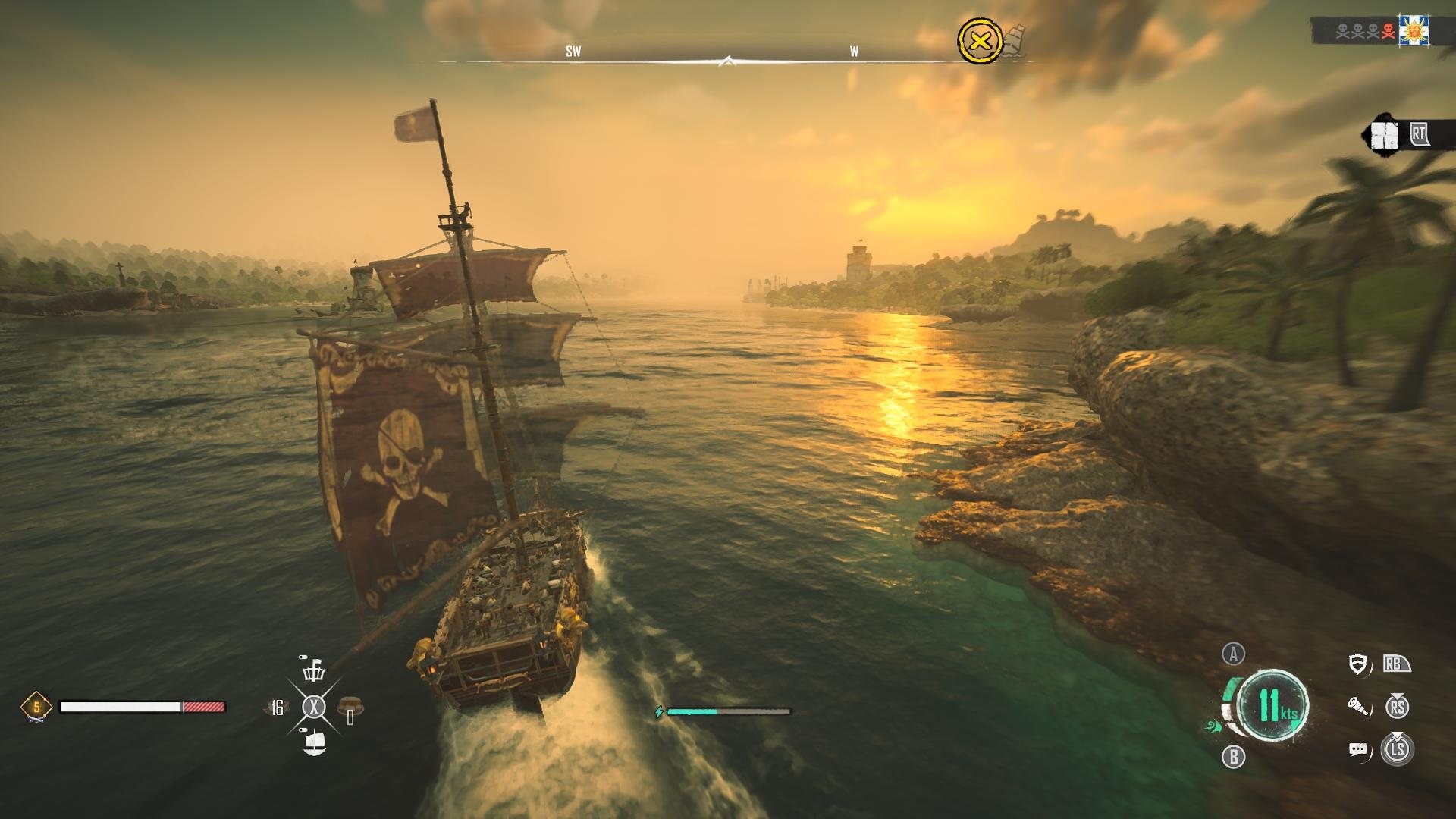Viewport: 1456px width, 819px height.
Task: Click the faction crest emblem beside the skulls
Action: 1414,30
